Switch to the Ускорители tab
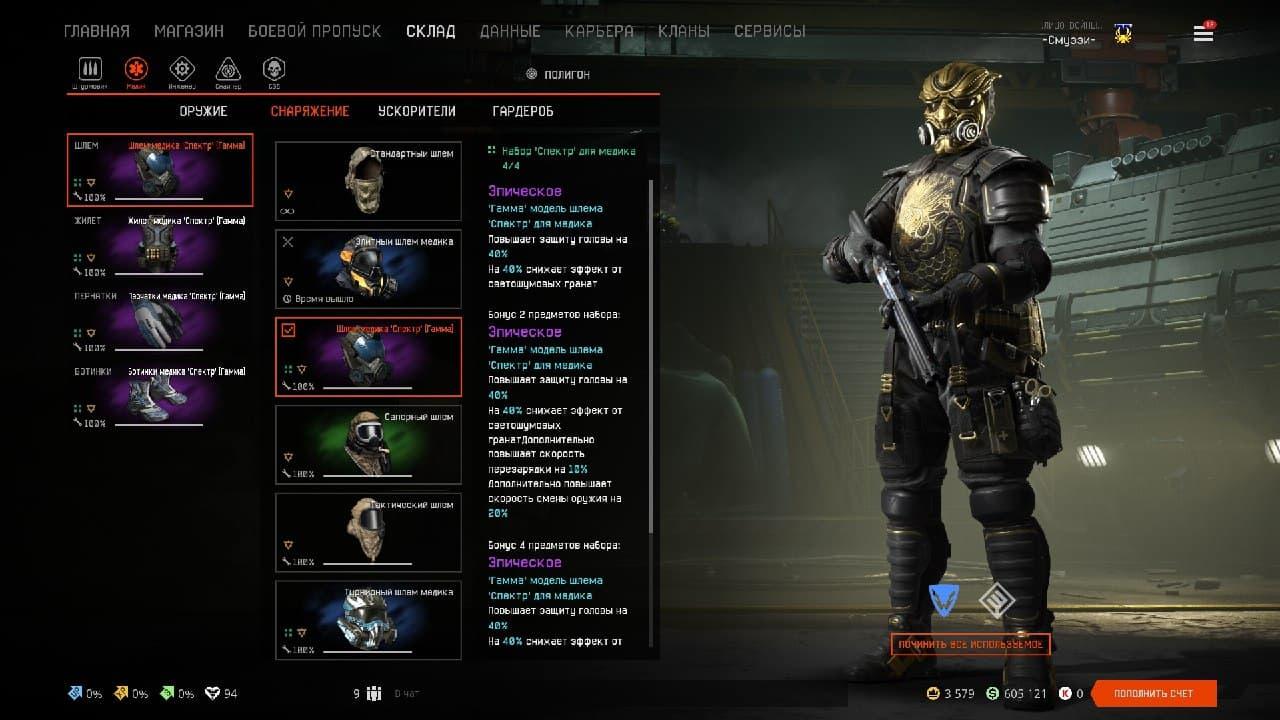Screen dimensions: 1280x720 416,111
